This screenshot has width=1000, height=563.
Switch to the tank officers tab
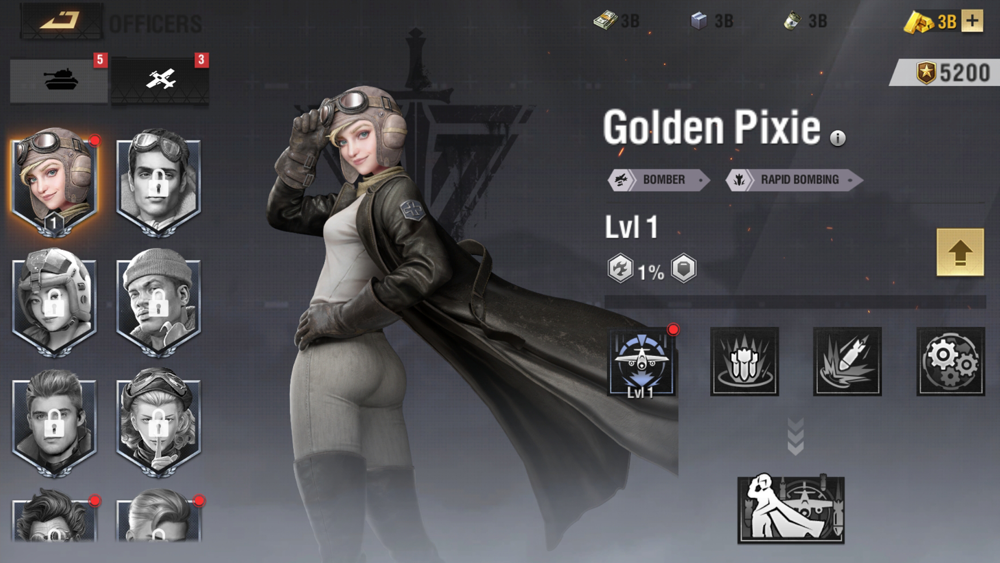(59, 81)
